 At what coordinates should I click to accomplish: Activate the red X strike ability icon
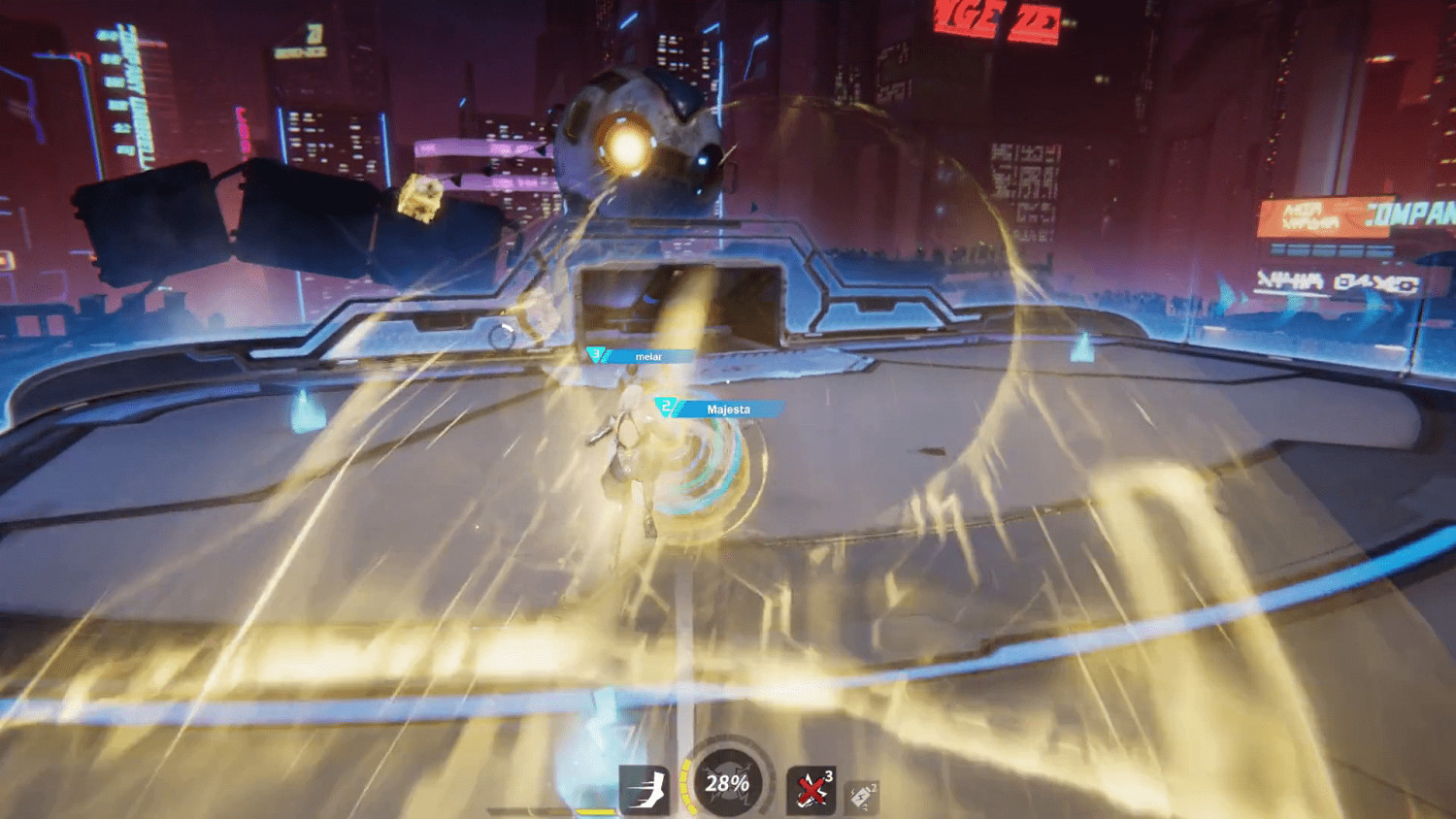810,788
